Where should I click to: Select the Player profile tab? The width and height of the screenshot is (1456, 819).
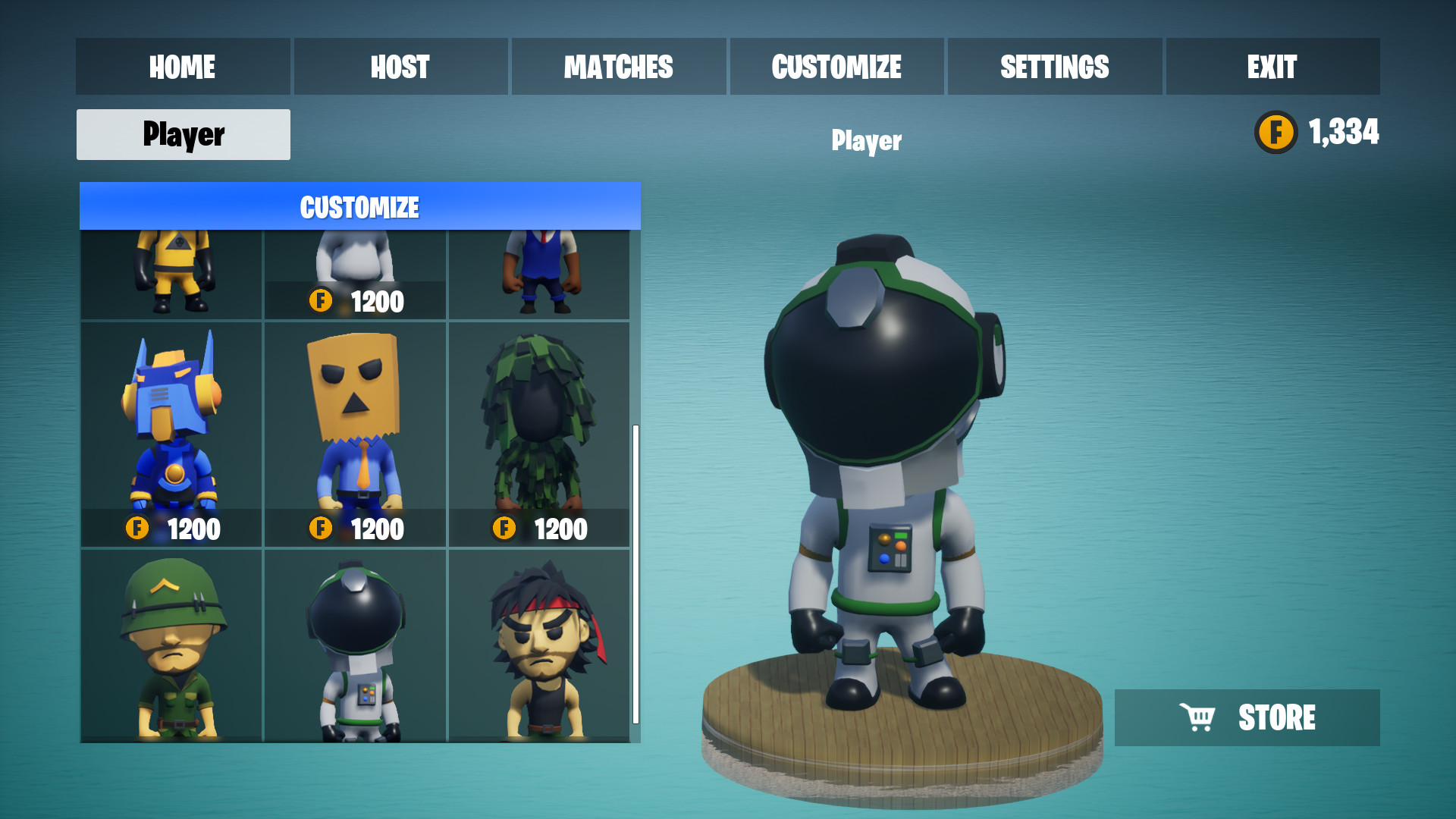[182, 134]
